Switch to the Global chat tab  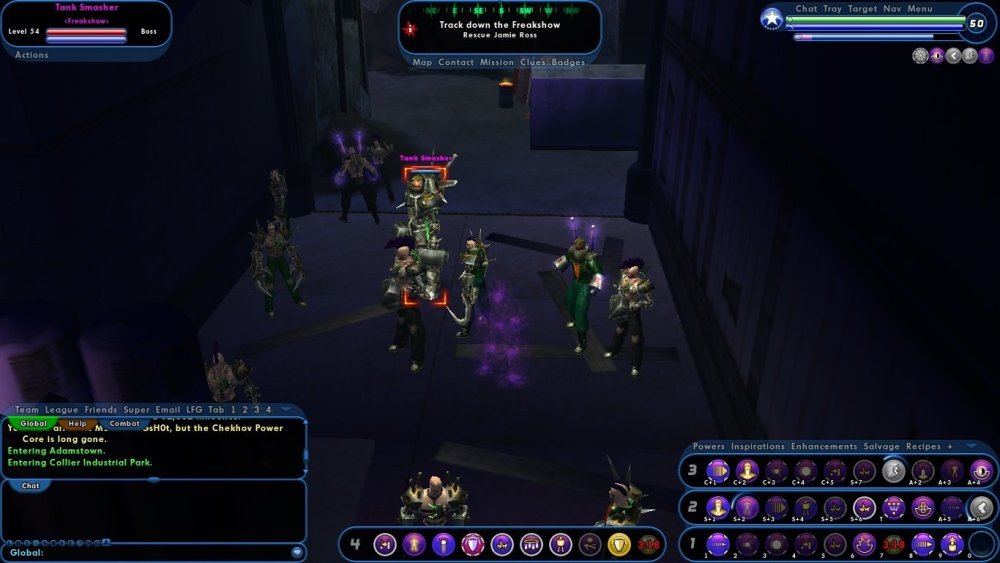(x=34, y=423)
